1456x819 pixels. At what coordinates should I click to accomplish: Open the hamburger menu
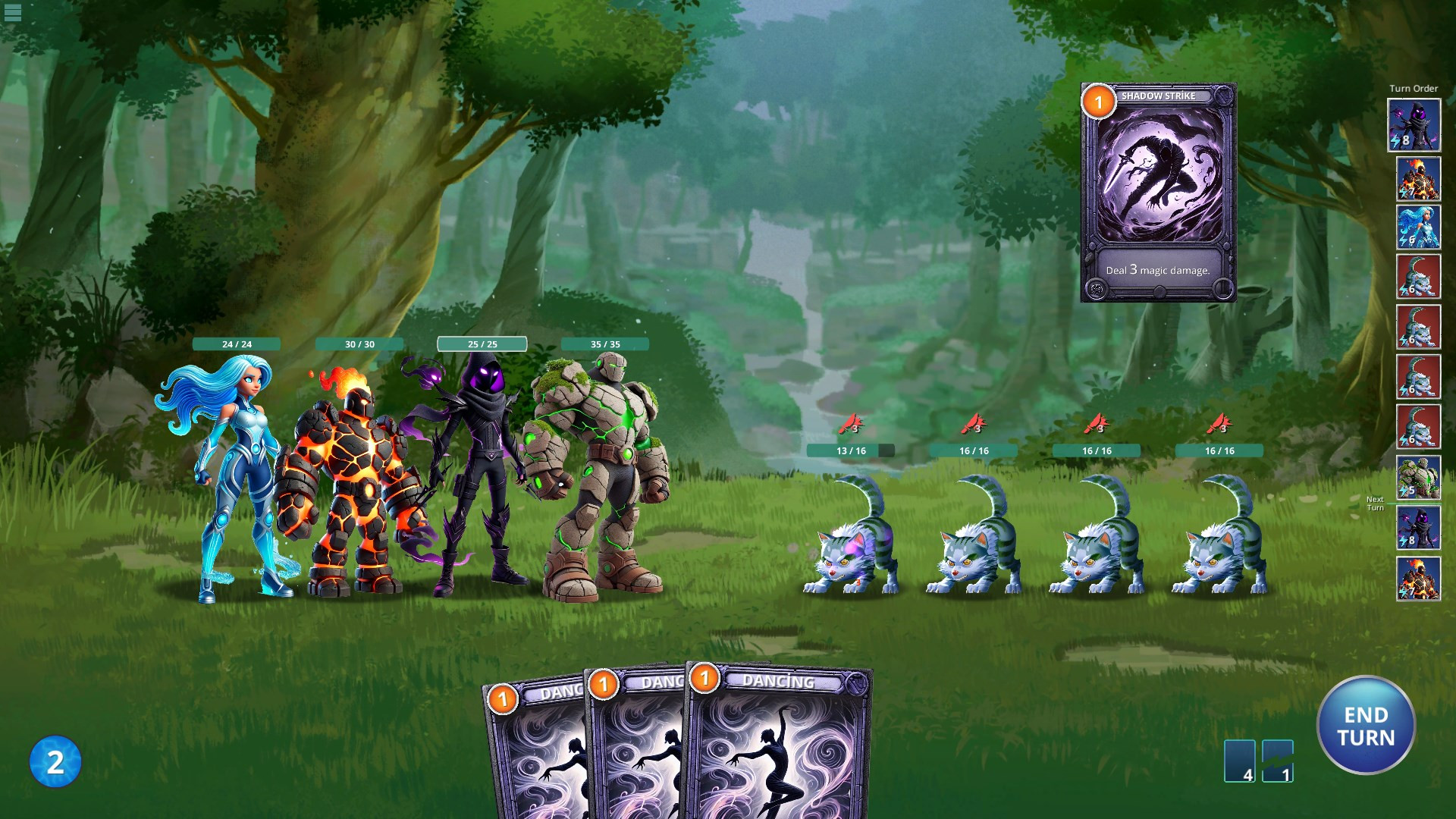point(13,12)
